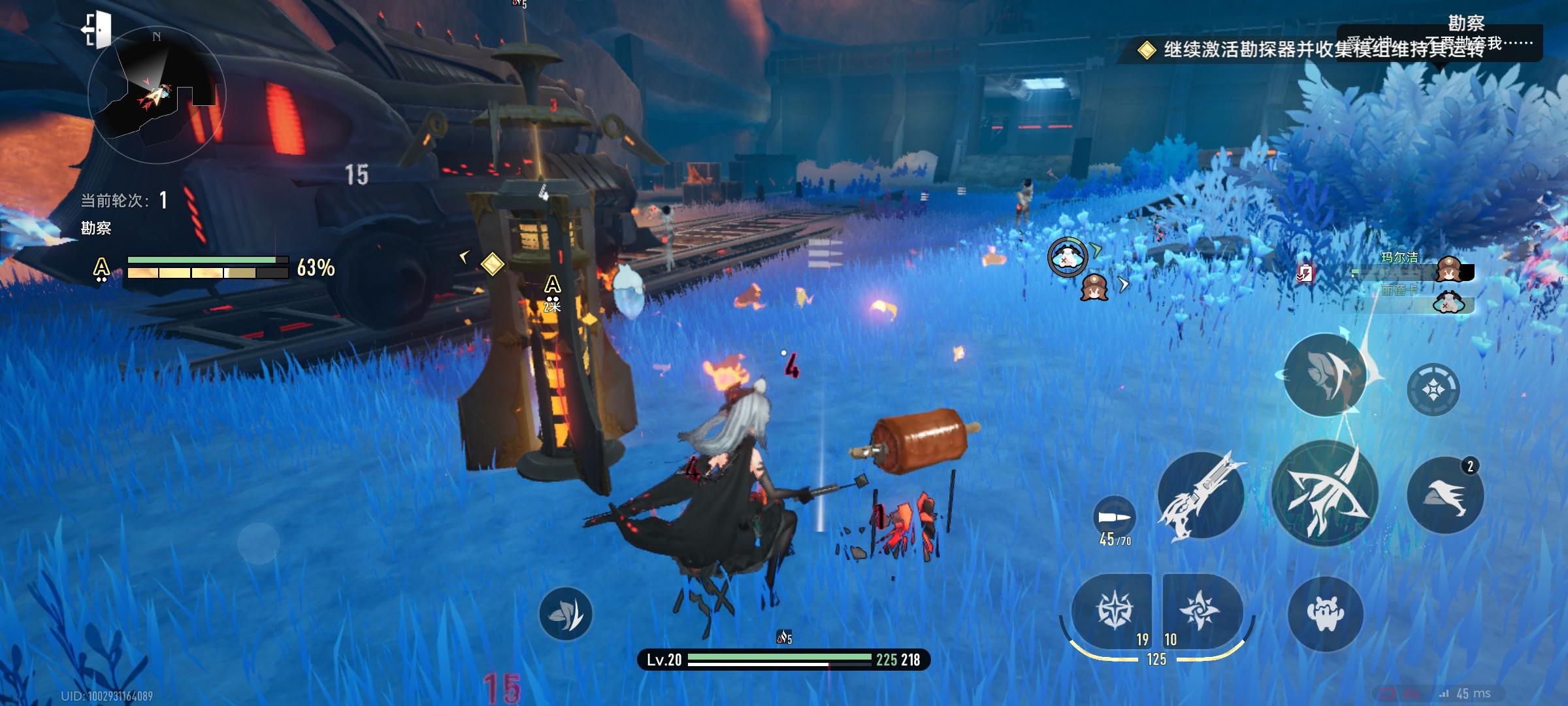Touch the virtual movement joystick
Image resolution: width=1568 pixels, height=706 pixels.
[x=259, y=543]
